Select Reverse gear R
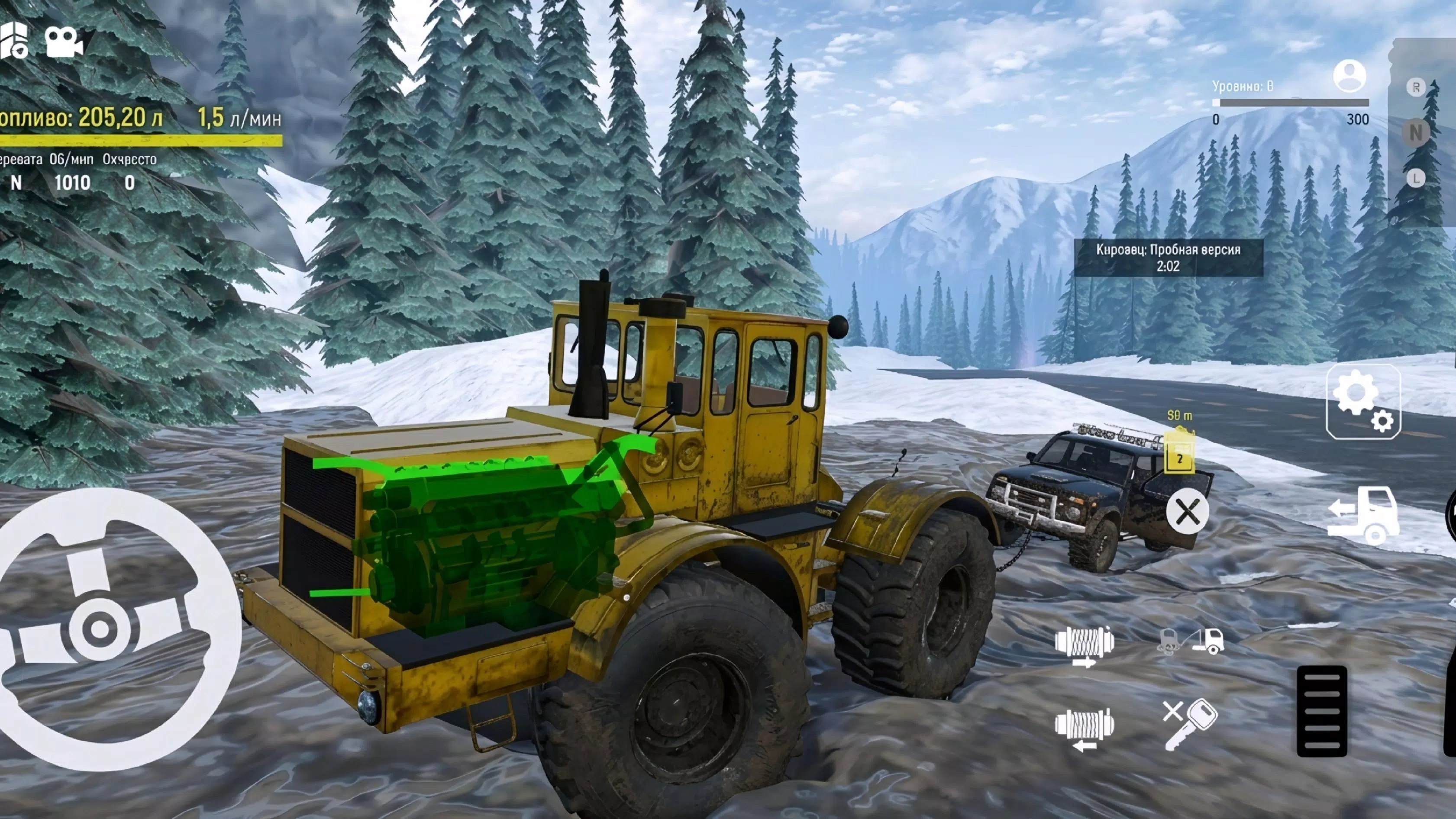The width and height of the screenshot is (1456, 819). point(1417,87)
